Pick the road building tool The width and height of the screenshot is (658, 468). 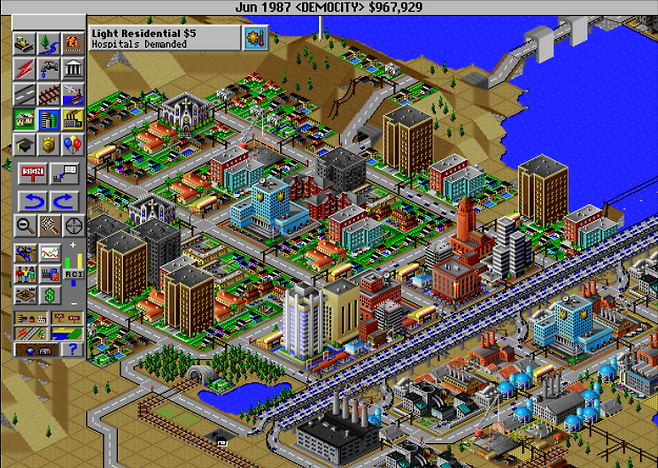[x=24, y=94]
